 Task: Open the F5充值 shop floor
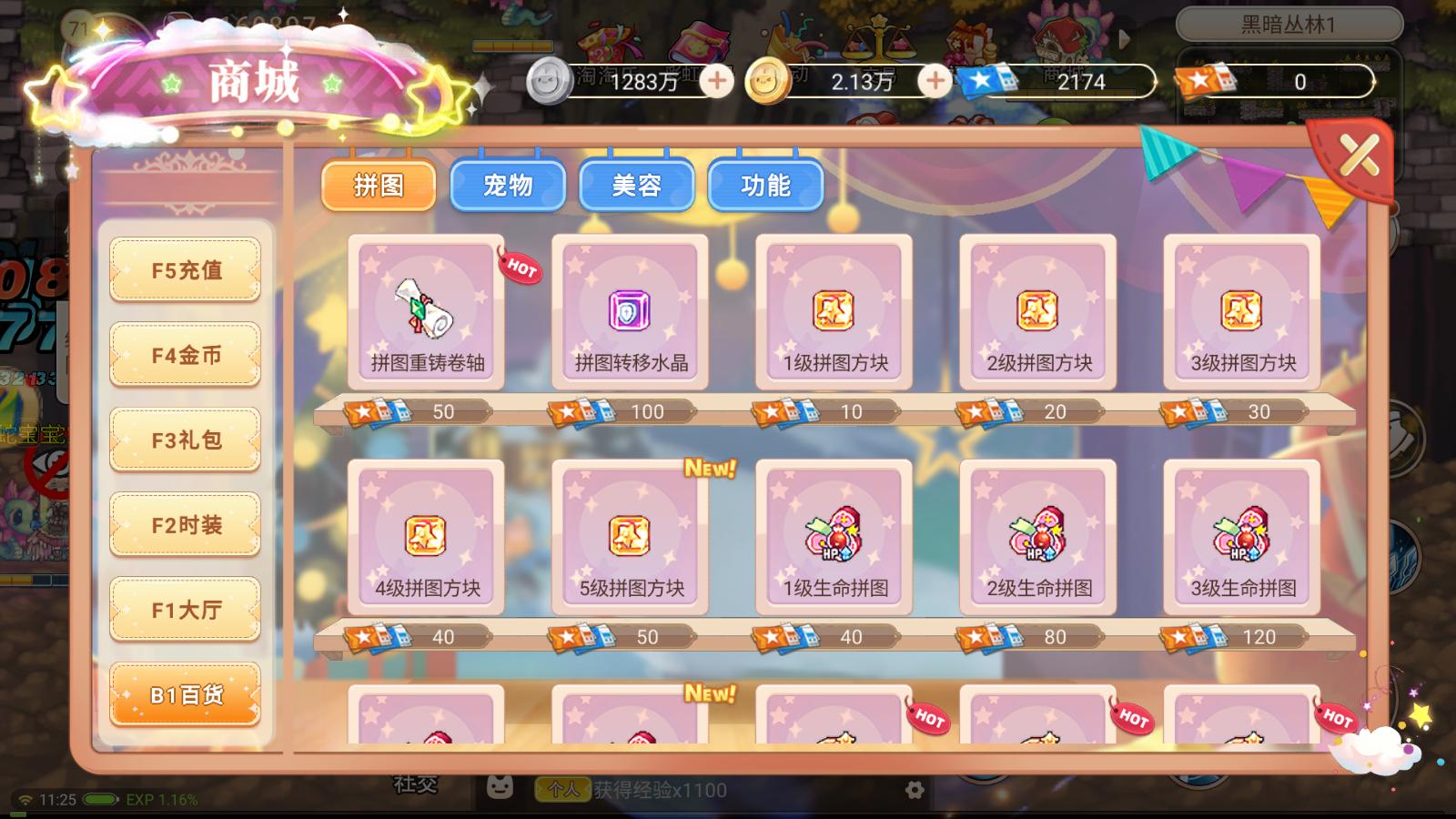click(185, 270)
